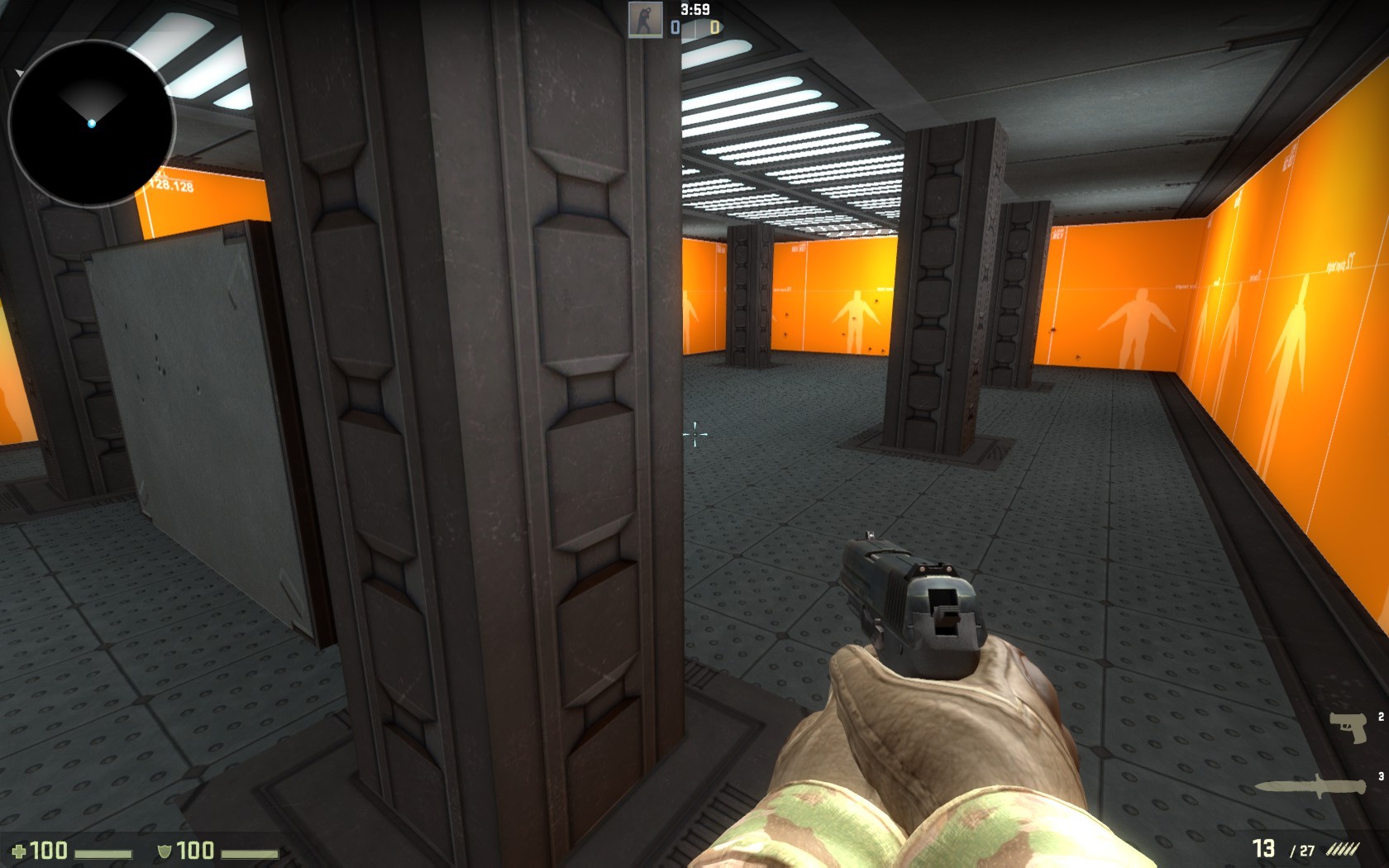This screenshot has width=1389, height=868.
Task: Click the slot number 3 weapon label
Action: (x=1381, y=775)
